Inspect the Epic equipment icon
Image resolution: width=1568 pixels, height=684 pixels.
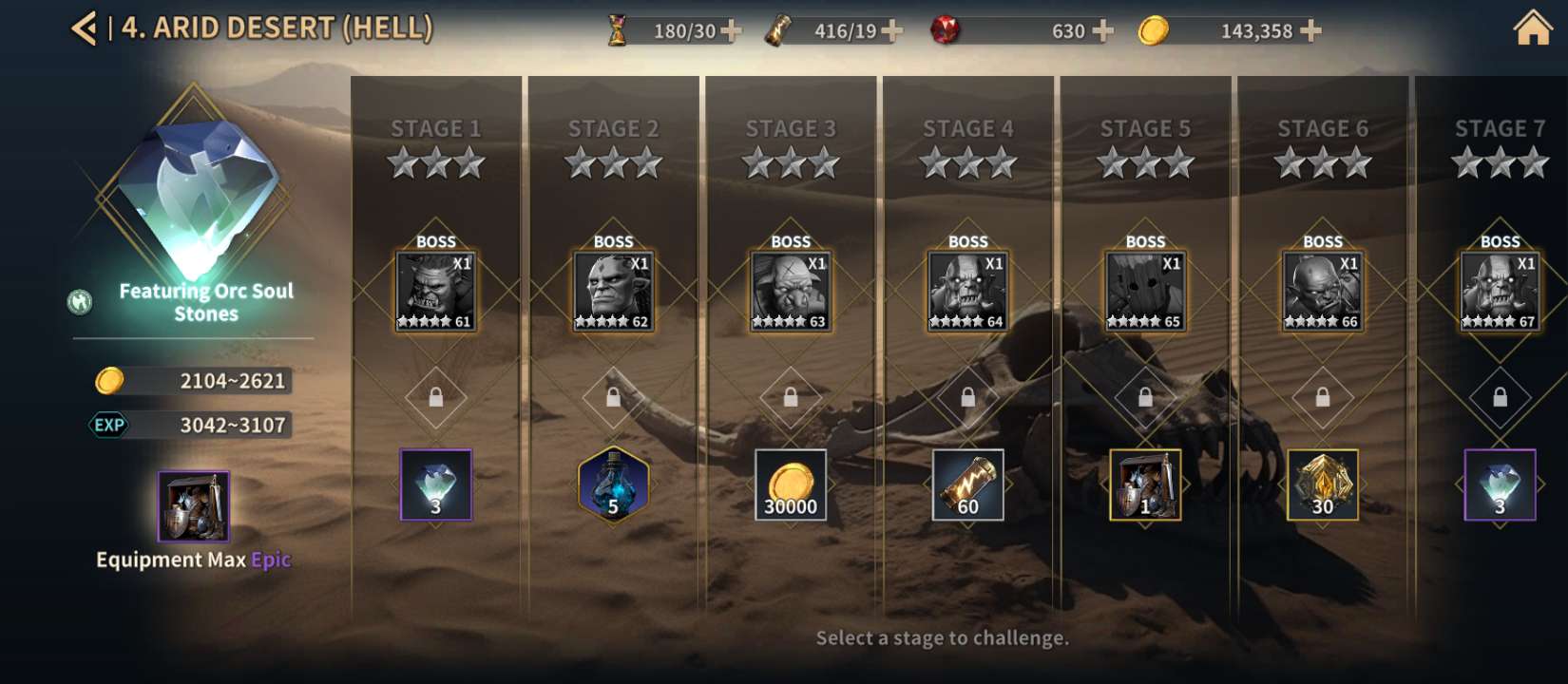point(193,505)
